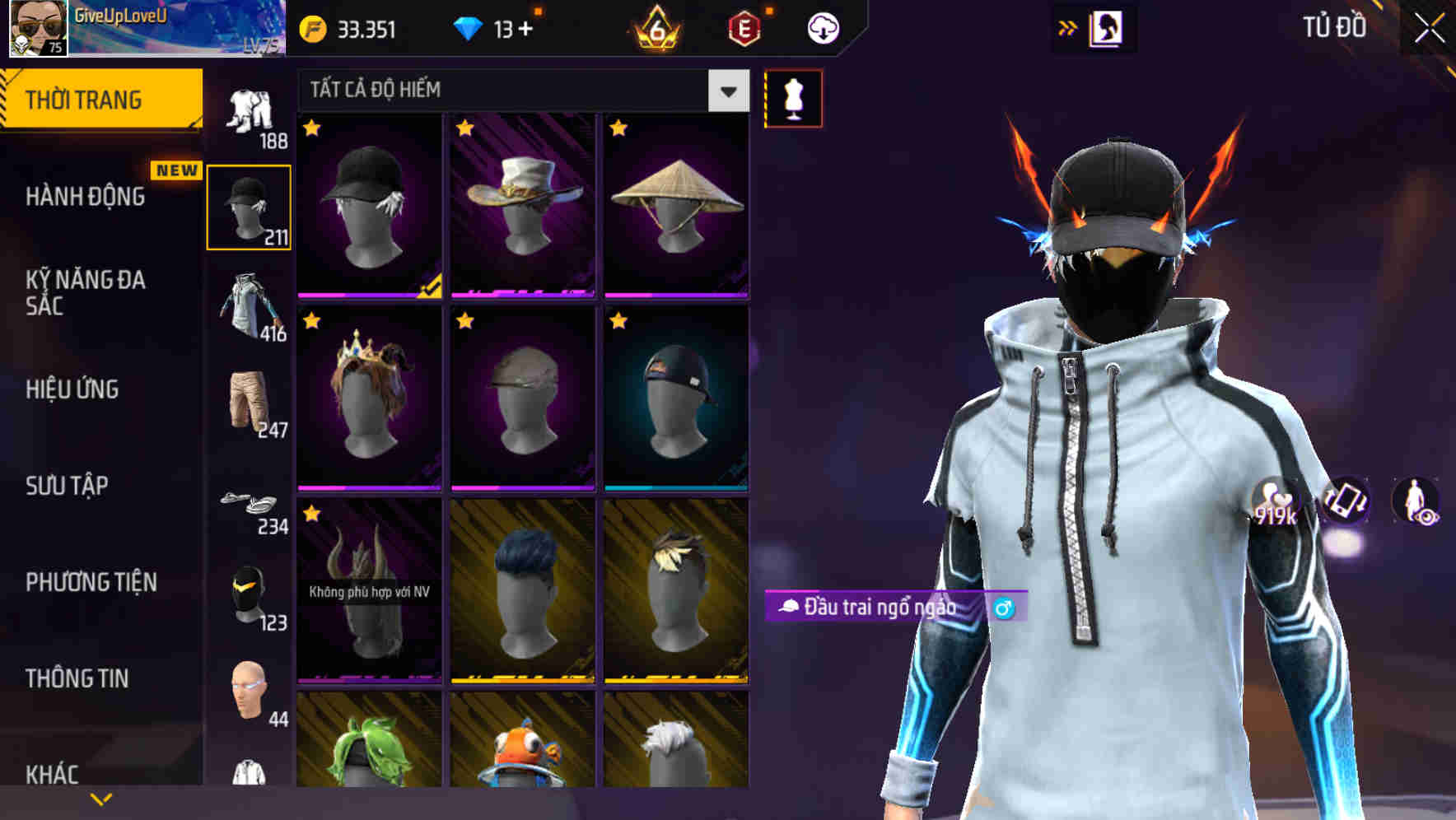The height and width of the screenshot is (820, 1456).
Task: Open the TẤT CẢ ĐỘ HIẾM rarity dropdown
Action: coord(511,91)
